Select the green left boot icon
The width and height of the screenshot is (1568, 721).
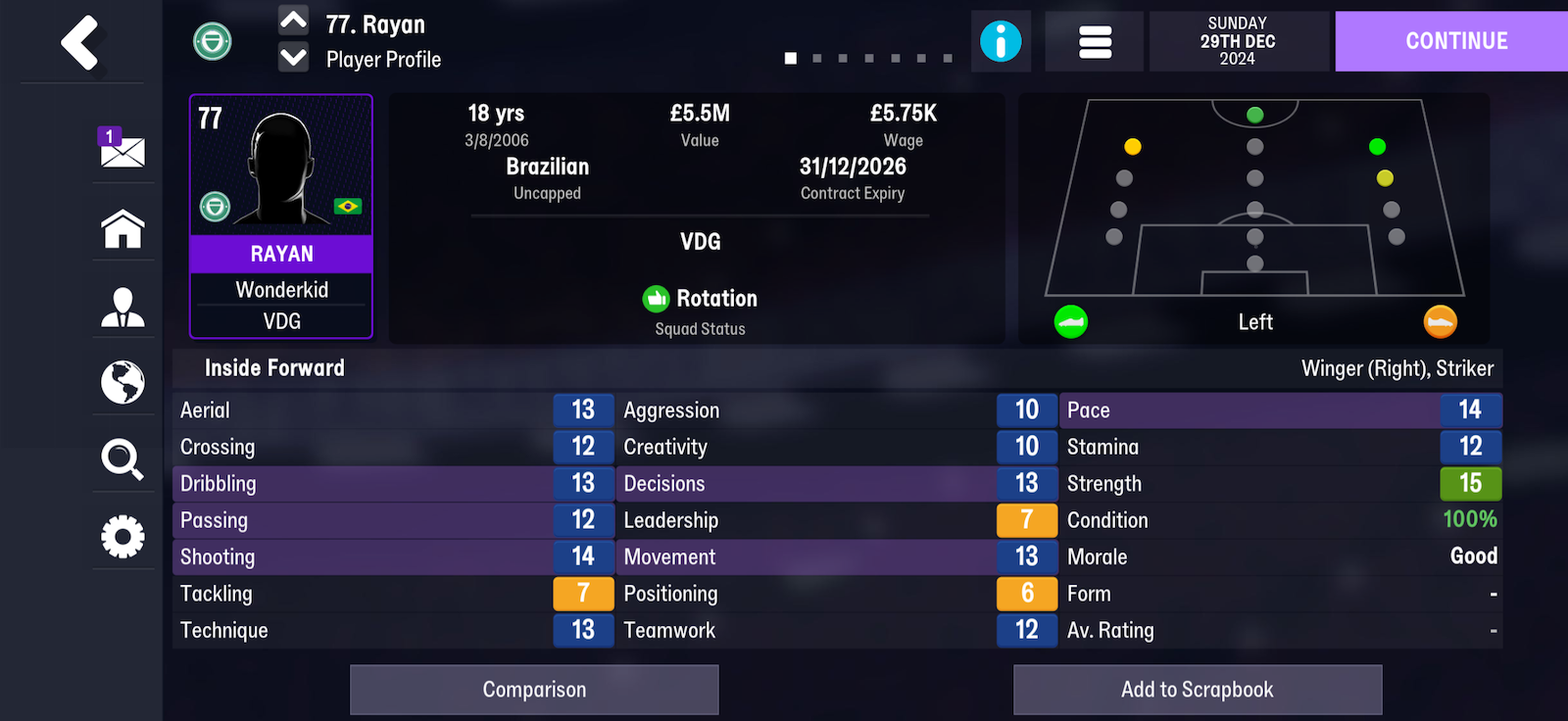click(1071, 321)
